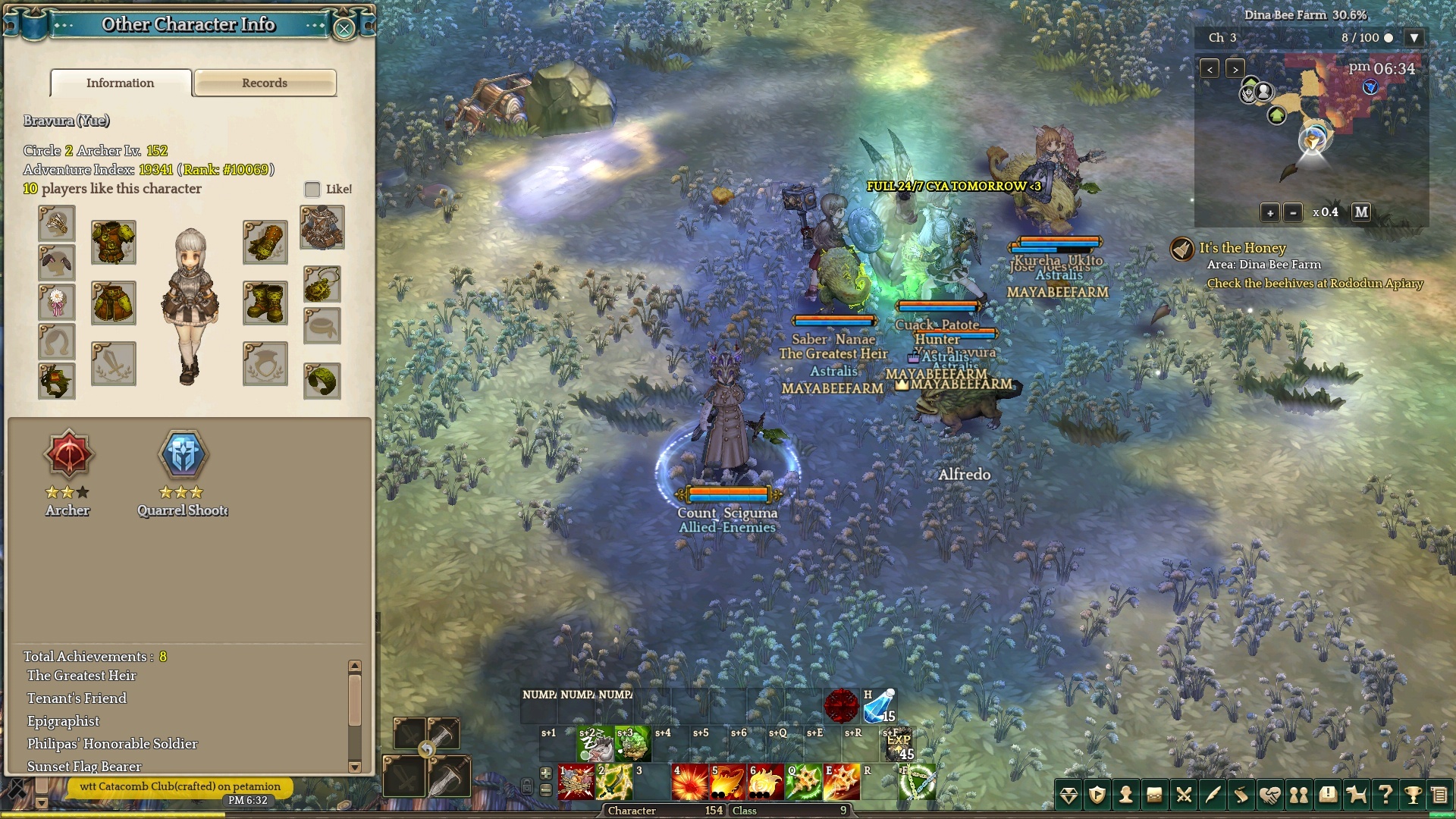Activate the red explosion skill on key 4
This screenshot has height=819, width=1456.
pyautogui.click(x=689, y=782)
